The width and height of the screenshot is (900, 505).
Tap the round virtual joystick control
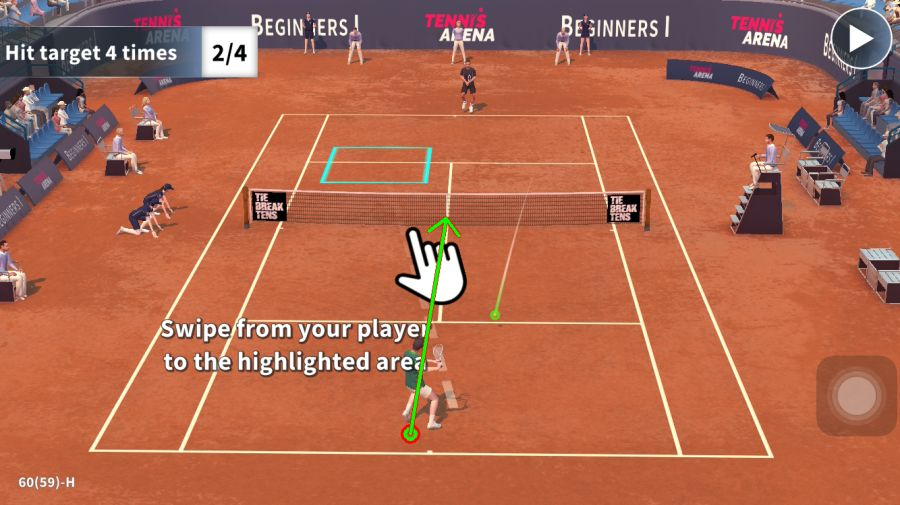(x=856, y=396)
